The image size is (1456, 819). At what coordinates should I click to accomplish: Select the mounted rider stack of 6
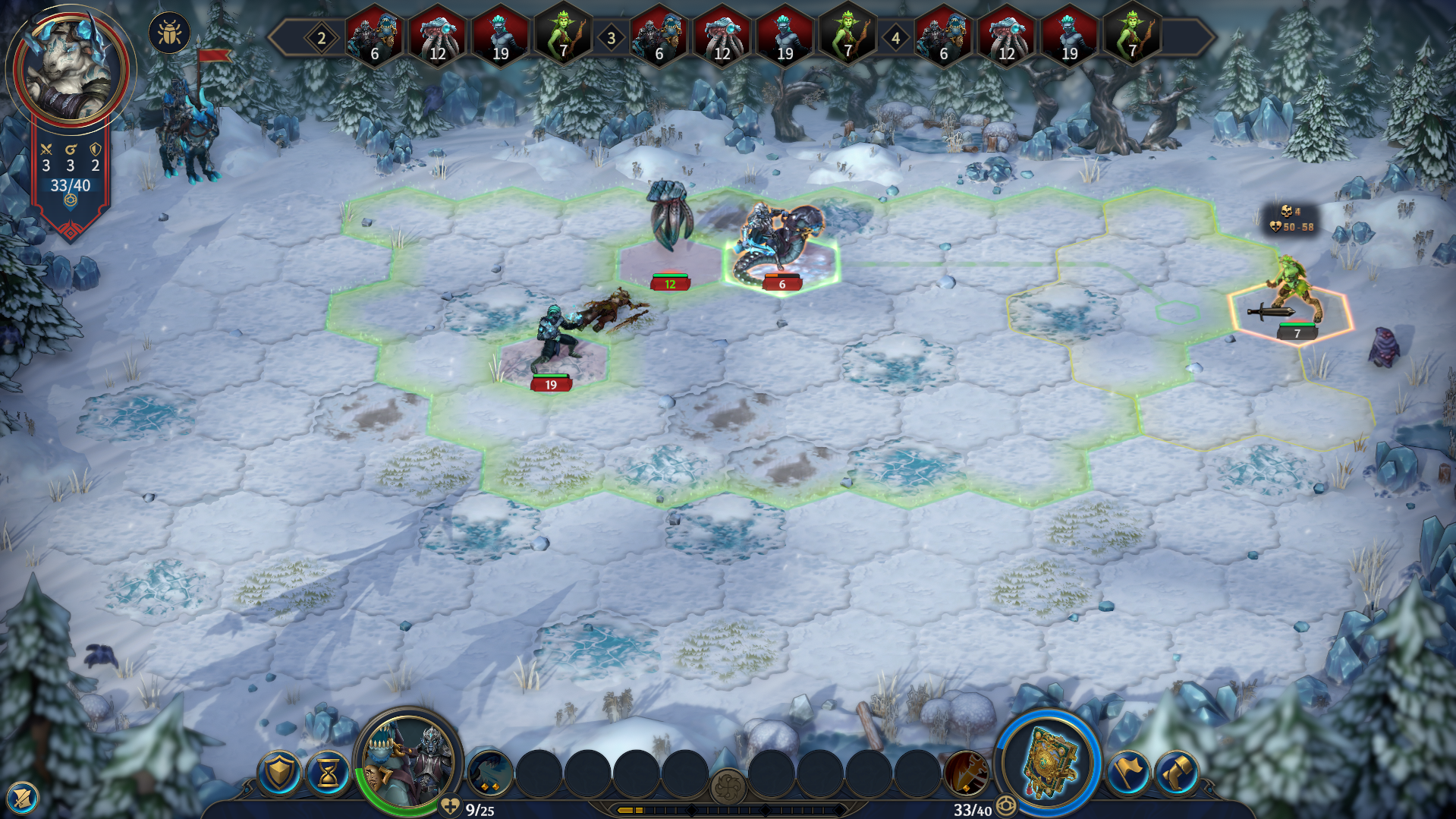tap(780, 243)
